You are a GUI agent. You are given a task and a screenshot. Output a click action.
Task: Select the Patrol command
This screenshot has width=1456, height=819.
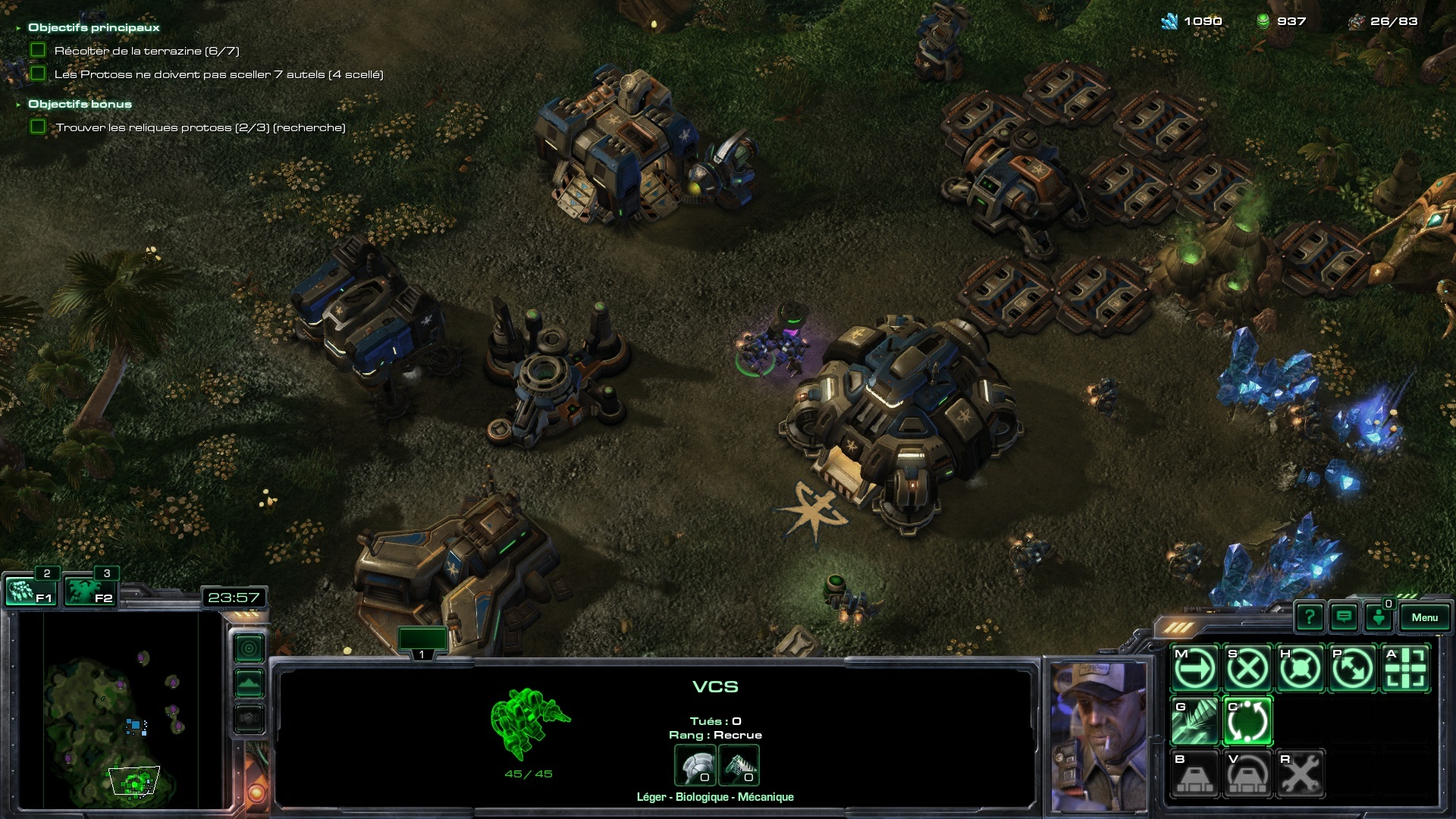[1352, 669]
